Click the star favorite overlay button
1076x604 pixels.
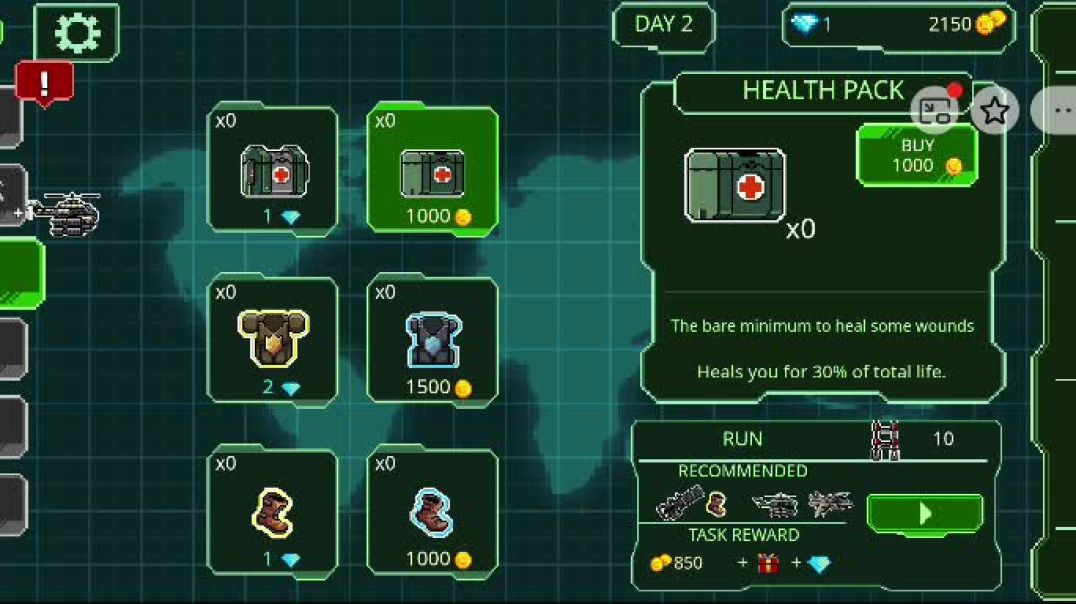(994, 110)
